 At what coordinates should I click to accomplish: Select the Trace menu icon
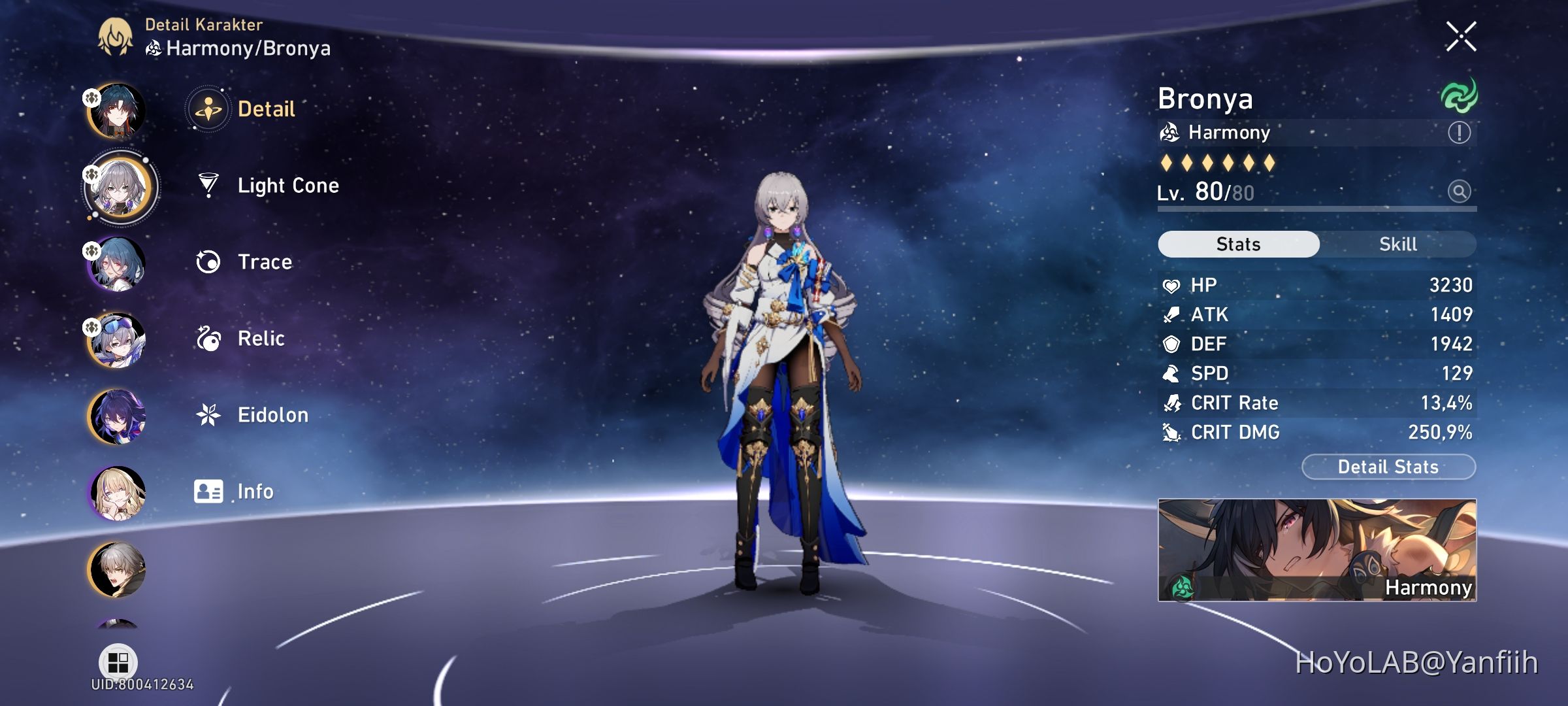[x=208, y=262]
